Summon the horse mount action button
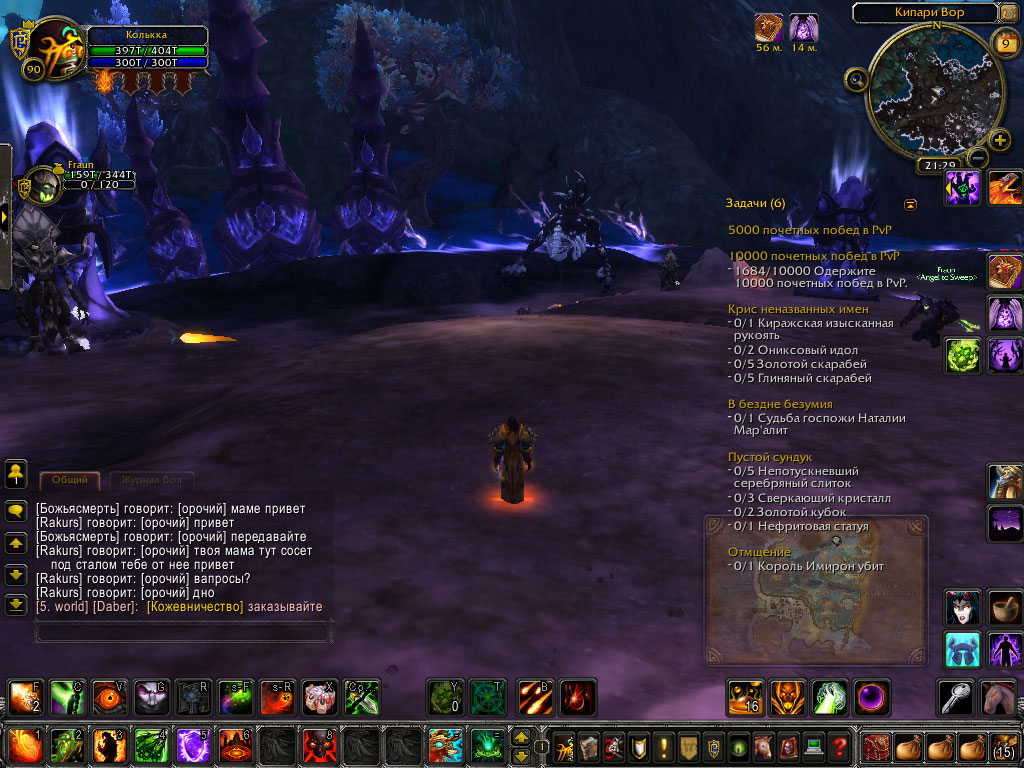 tap(996, 697)
